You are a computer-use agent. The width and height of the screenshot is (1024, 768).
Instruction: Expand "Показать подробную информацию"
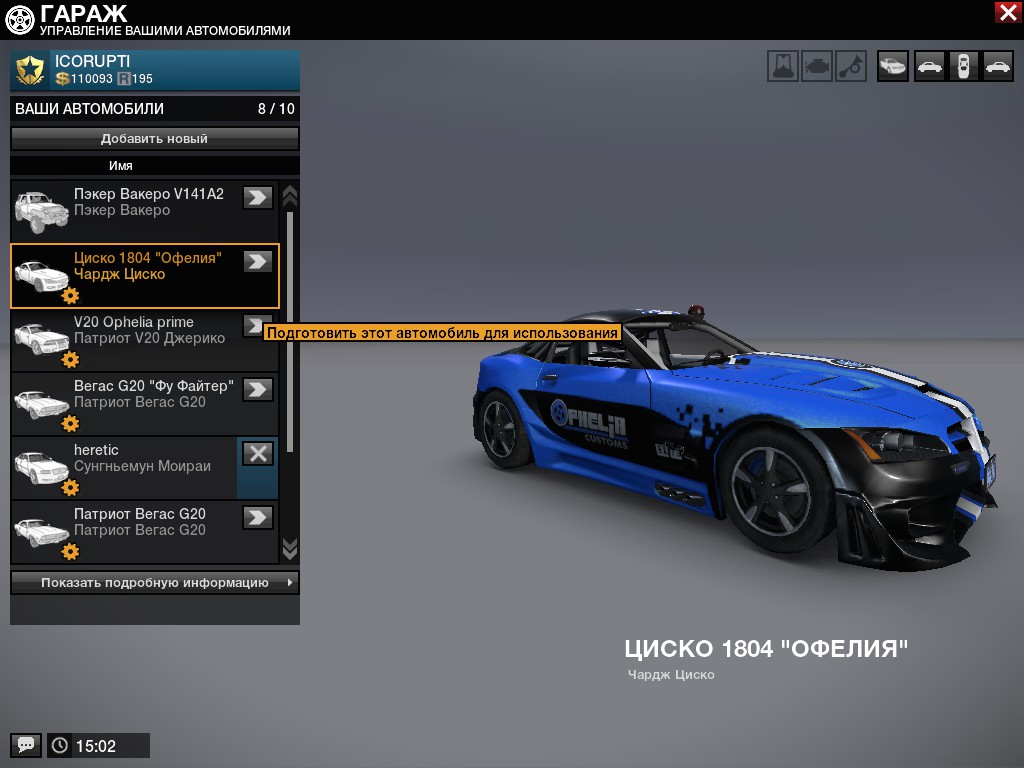(154, 583)
